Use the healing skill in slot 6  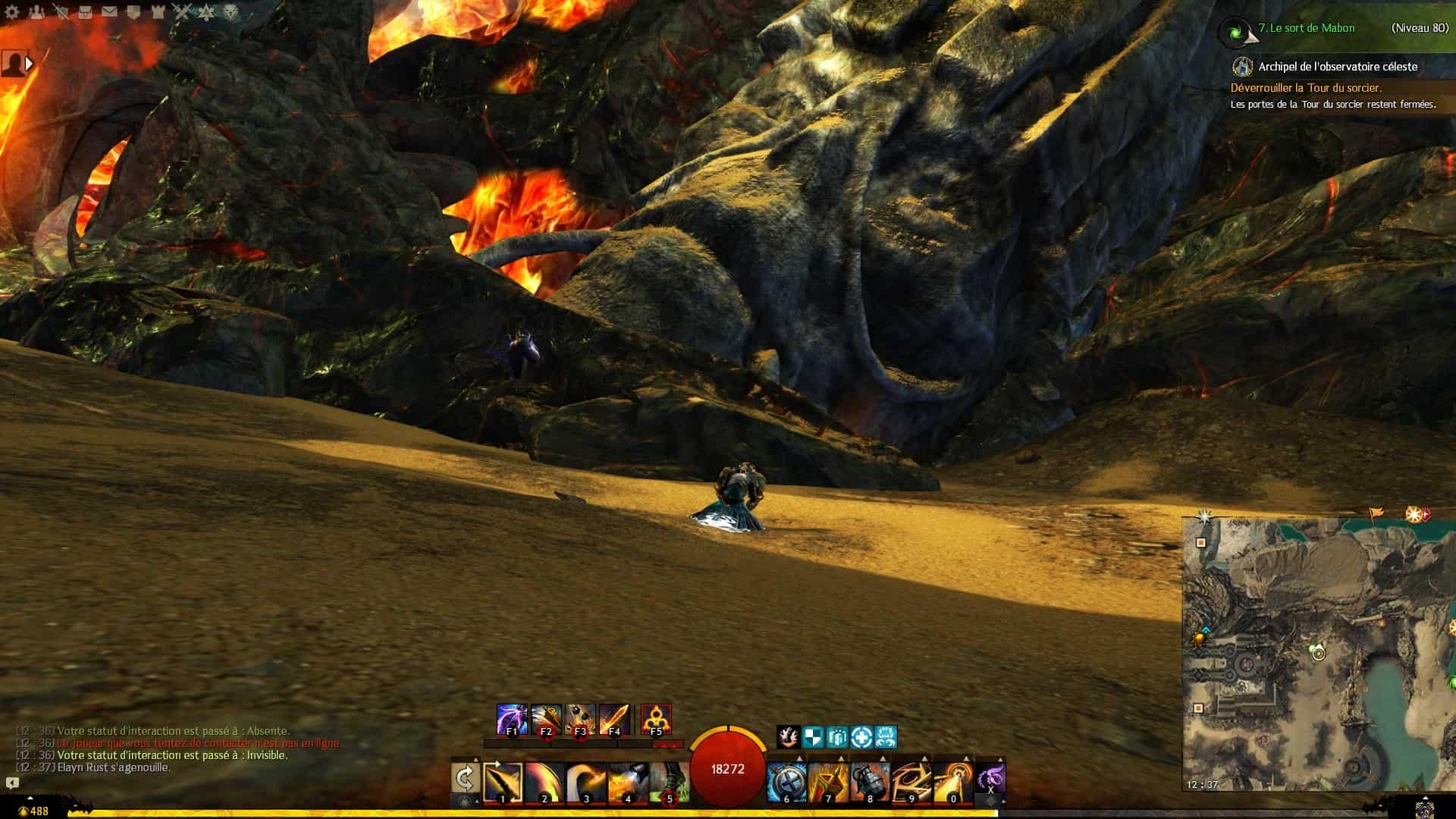(786, 783)
